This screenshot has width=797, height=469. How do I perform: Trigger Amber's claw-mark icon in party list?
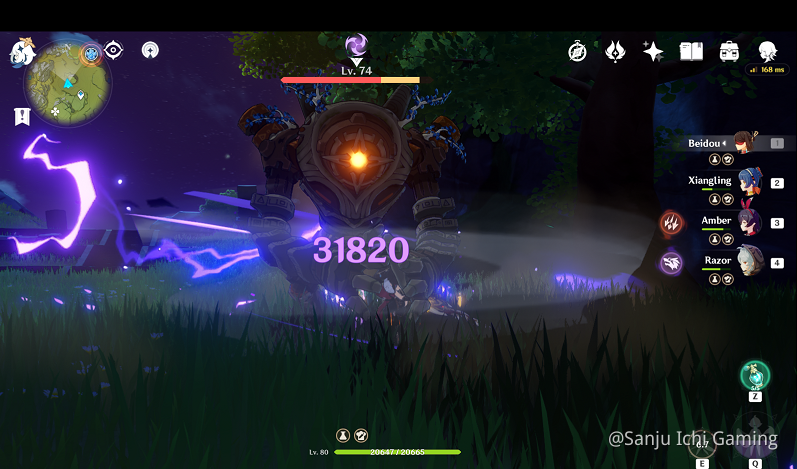click(671, 223)
